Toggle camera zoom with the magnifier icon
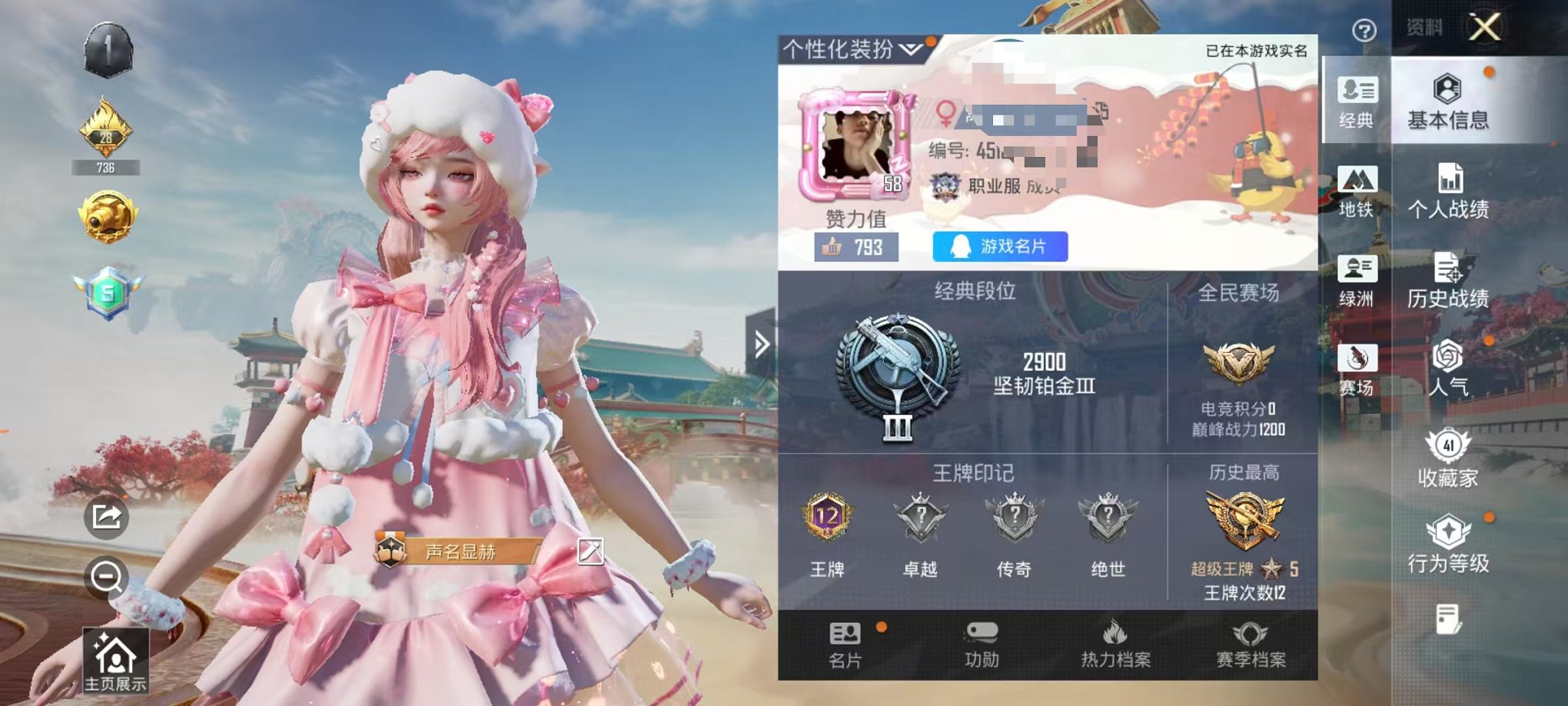The width and height of the screenshot is (1568, 706). click(x=108, y=576)
